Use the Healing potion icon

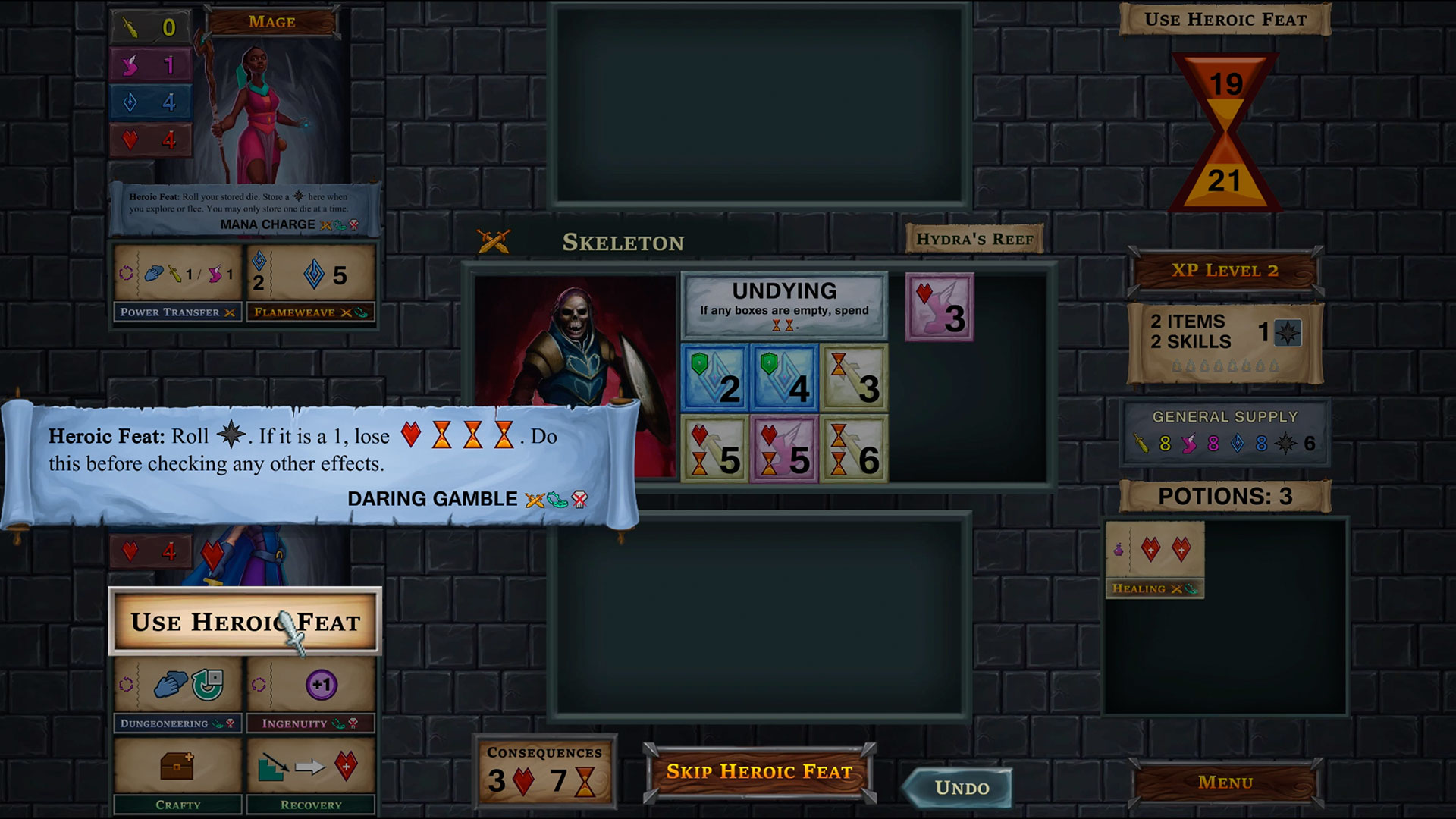point(1154,559)
